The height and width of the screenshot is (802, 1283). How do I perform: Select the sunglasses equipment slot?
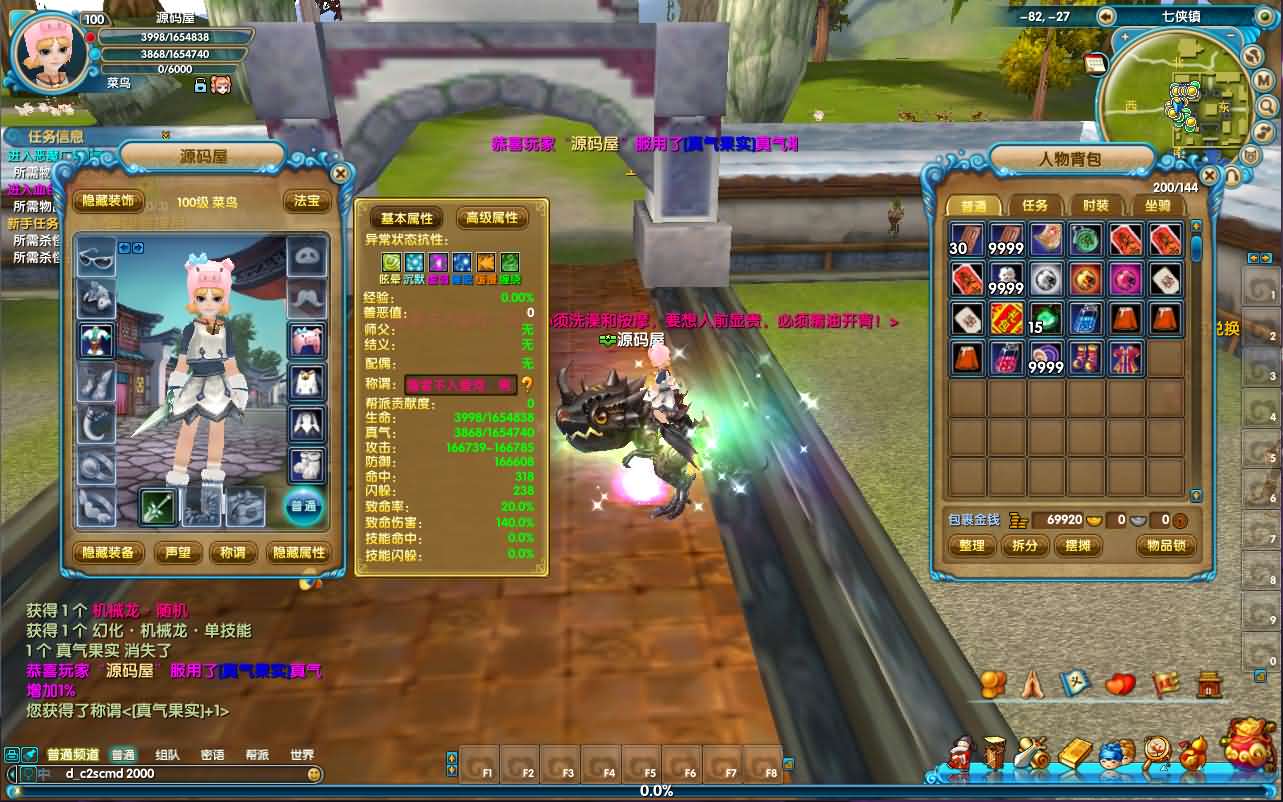[97, 258]
